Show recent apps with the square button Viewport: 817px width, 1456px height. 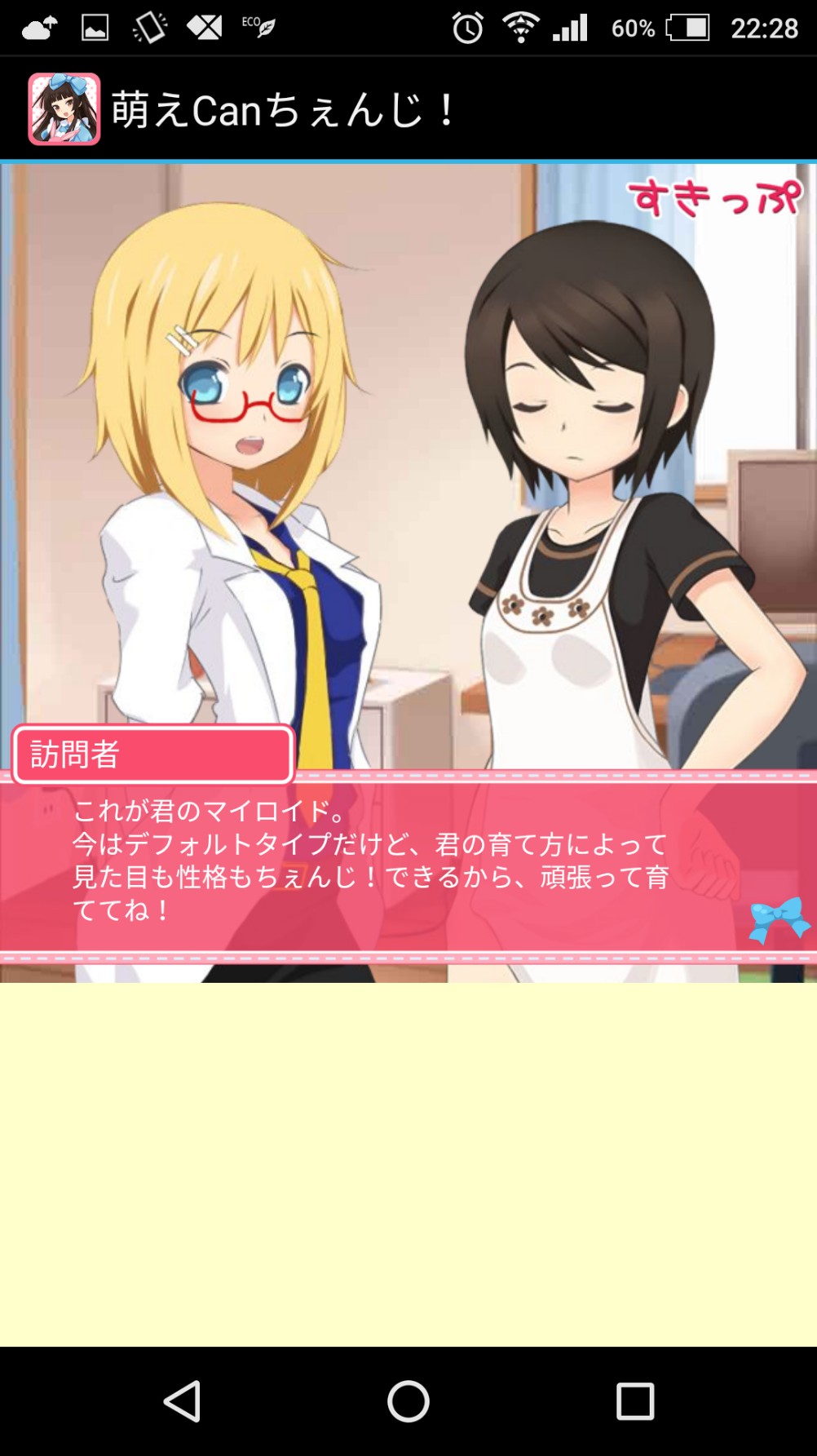634,1401
